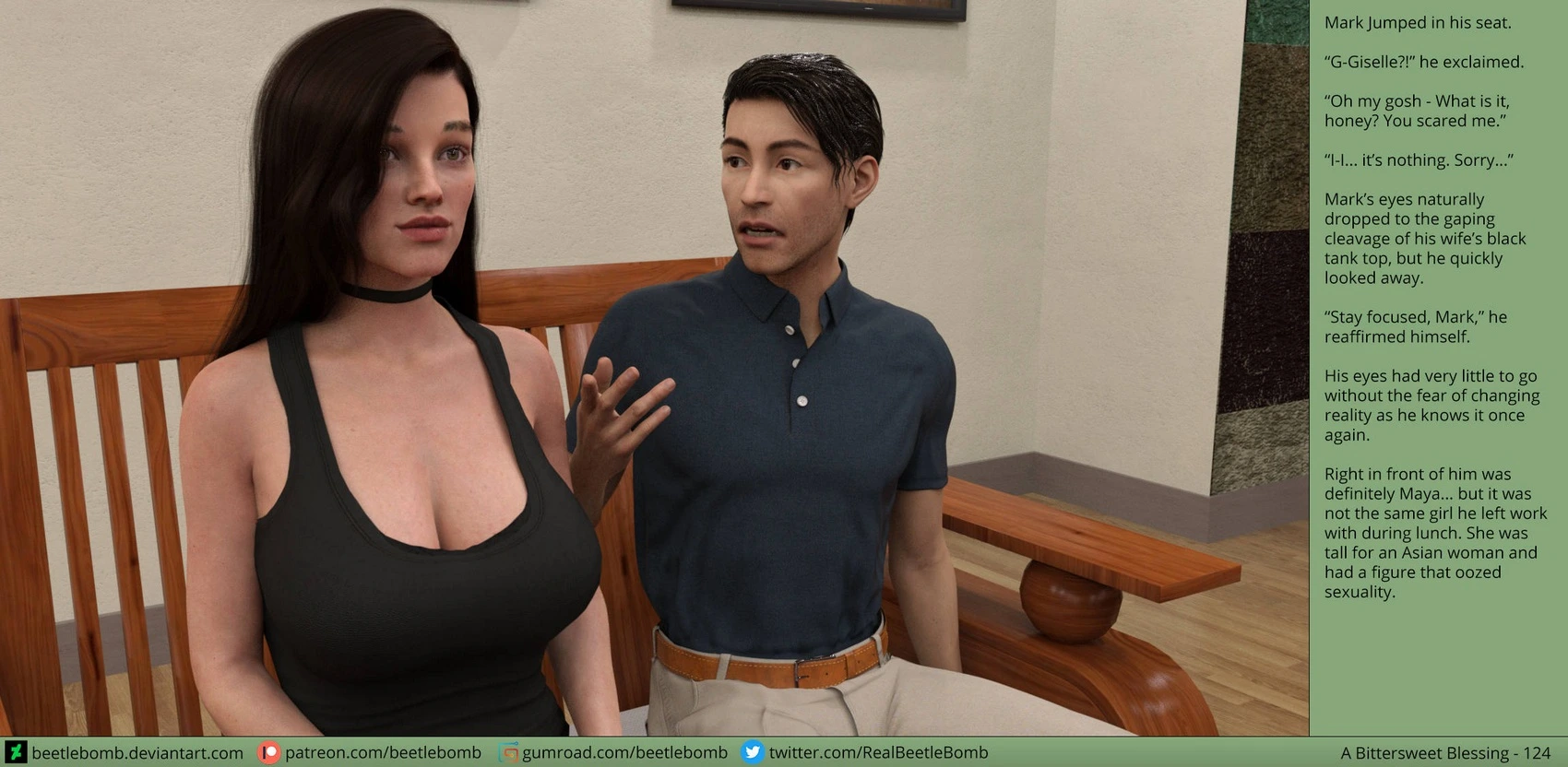Open the beetlebomb.deviantart.com link
This screenshot has height=767, width=1568.
click(x=137, y=753)
